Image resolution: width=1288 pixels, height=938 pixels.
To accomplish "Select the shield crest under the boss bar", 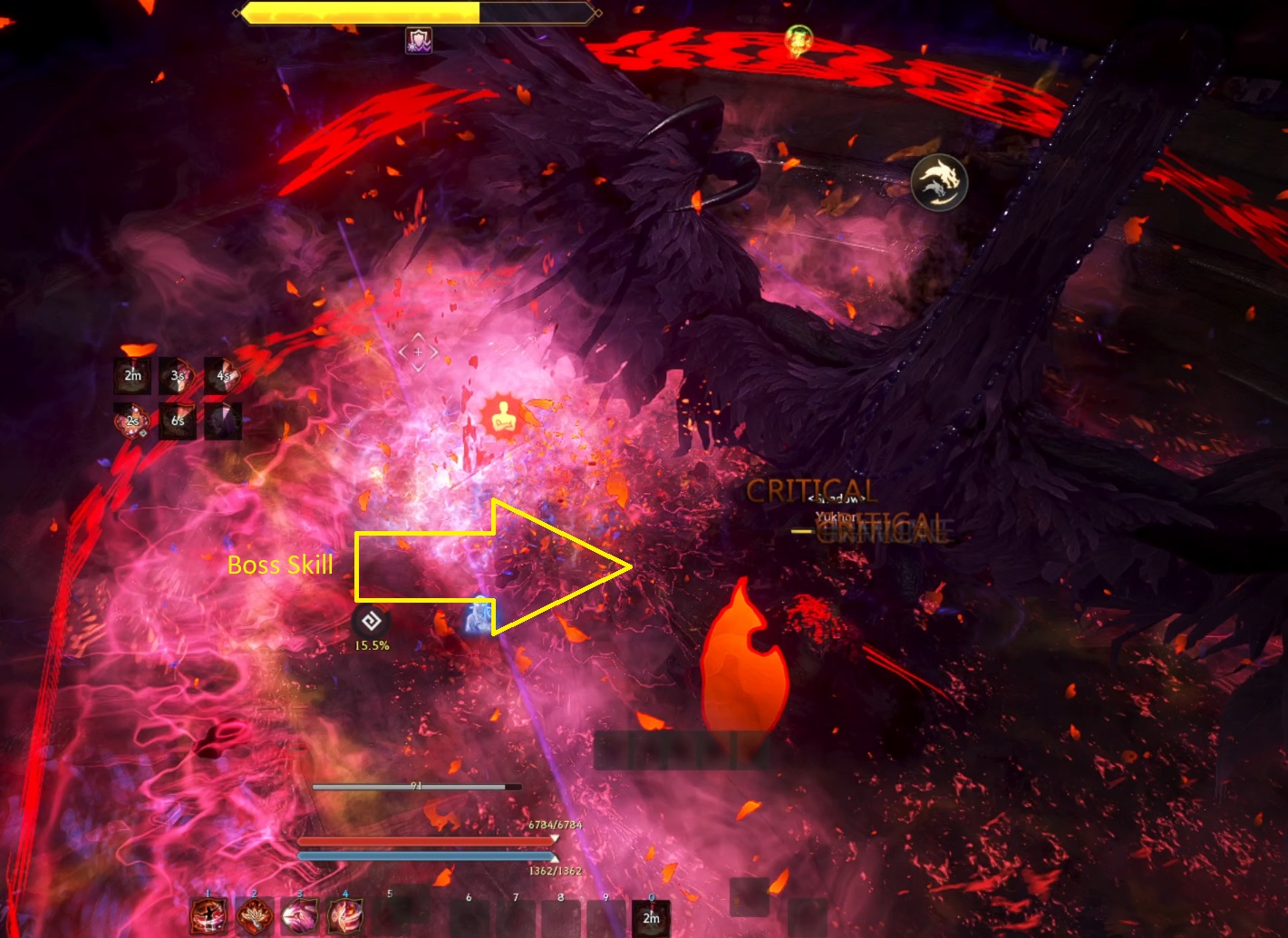I will click(x=417, y=40).
